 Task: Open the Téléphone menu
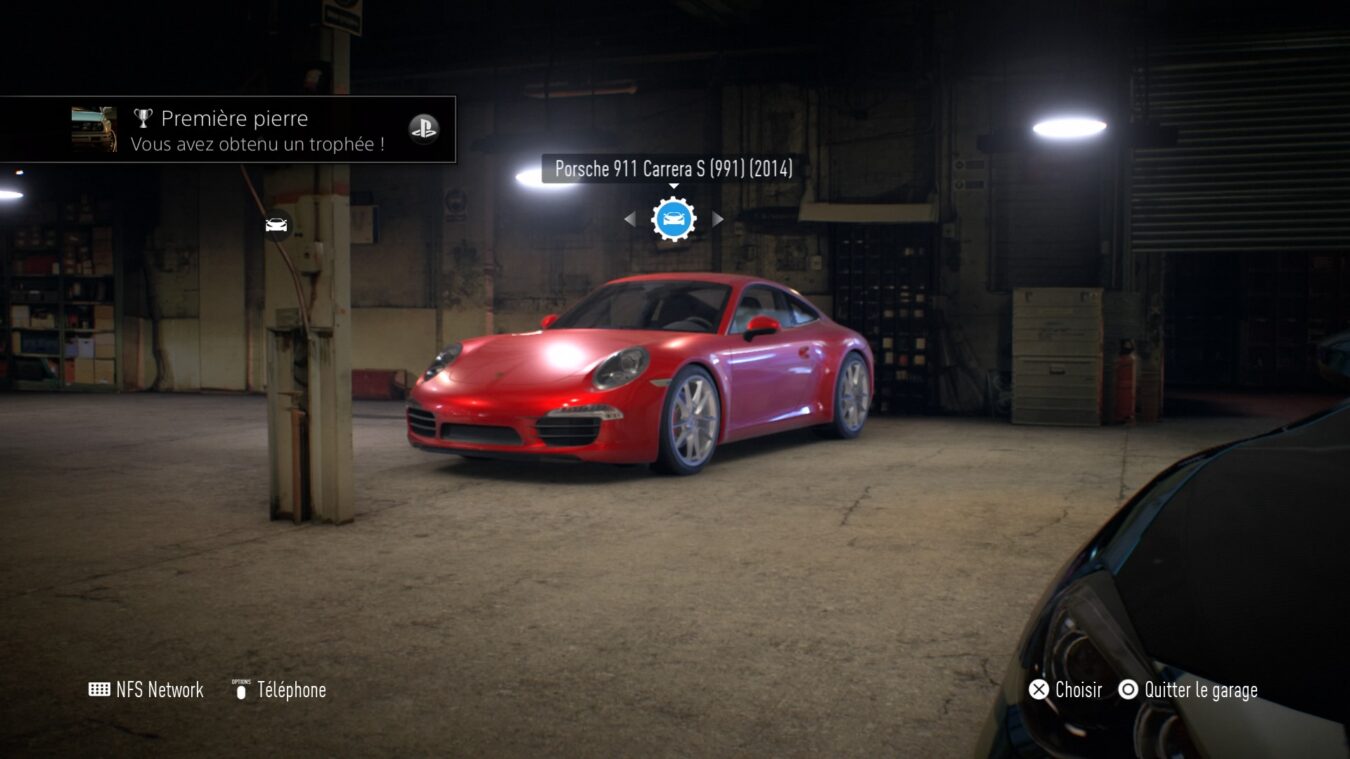pyautogui.click(x=279, y=690)
